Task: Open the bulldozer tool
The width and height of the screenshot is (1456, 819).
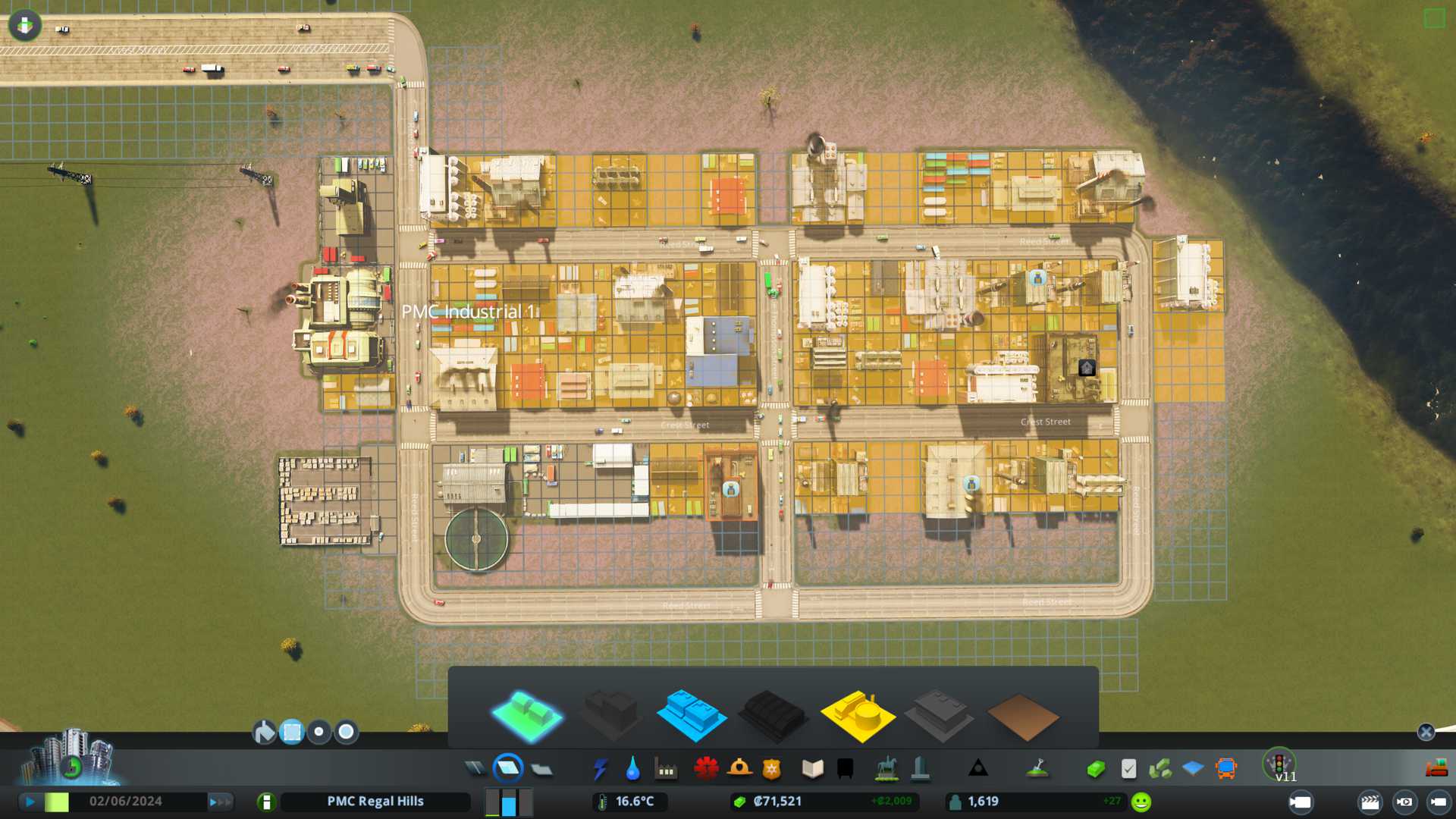Action: point(1436,769)
